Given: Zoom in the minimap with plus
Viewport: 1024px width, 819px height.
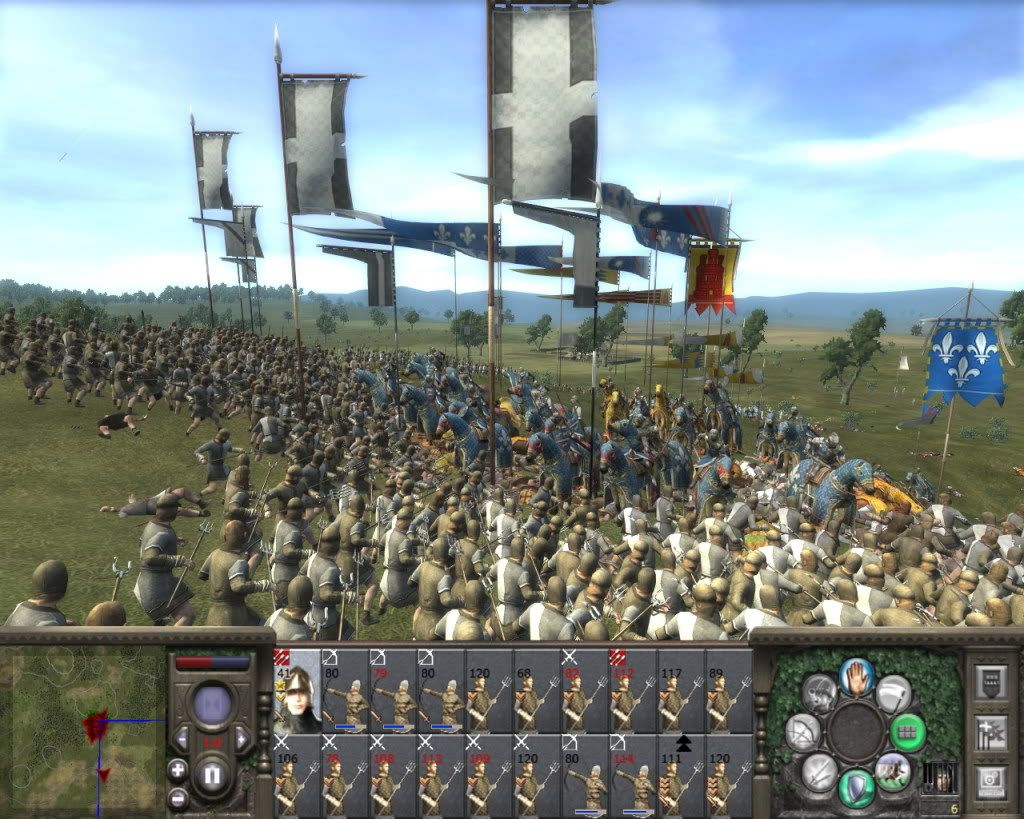Looking at the screenshot, I should tap(177, 770).
